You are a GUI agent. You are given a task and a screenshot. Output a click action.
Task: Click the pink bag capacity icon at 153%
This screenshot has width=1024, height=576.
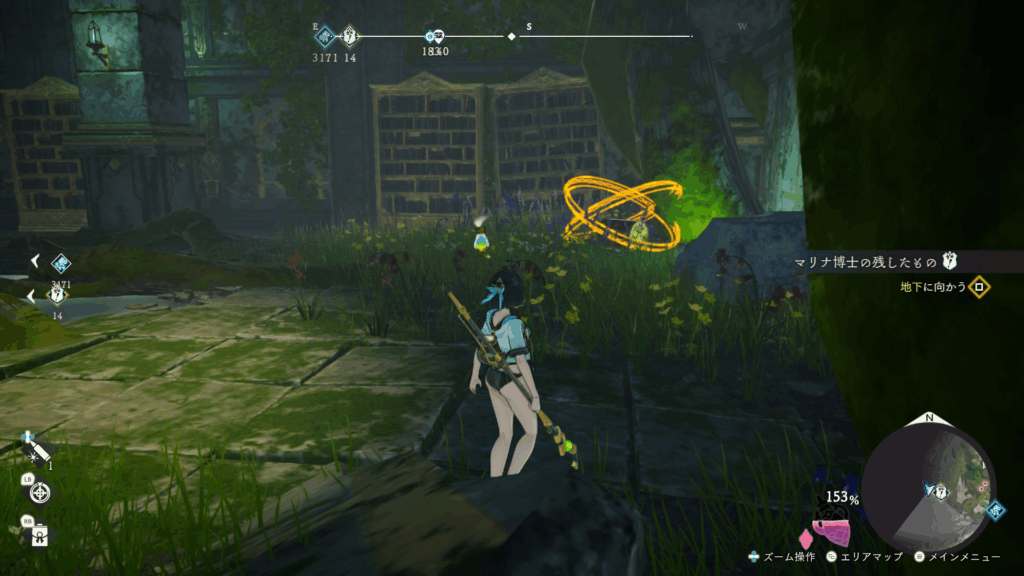point(832,532)
